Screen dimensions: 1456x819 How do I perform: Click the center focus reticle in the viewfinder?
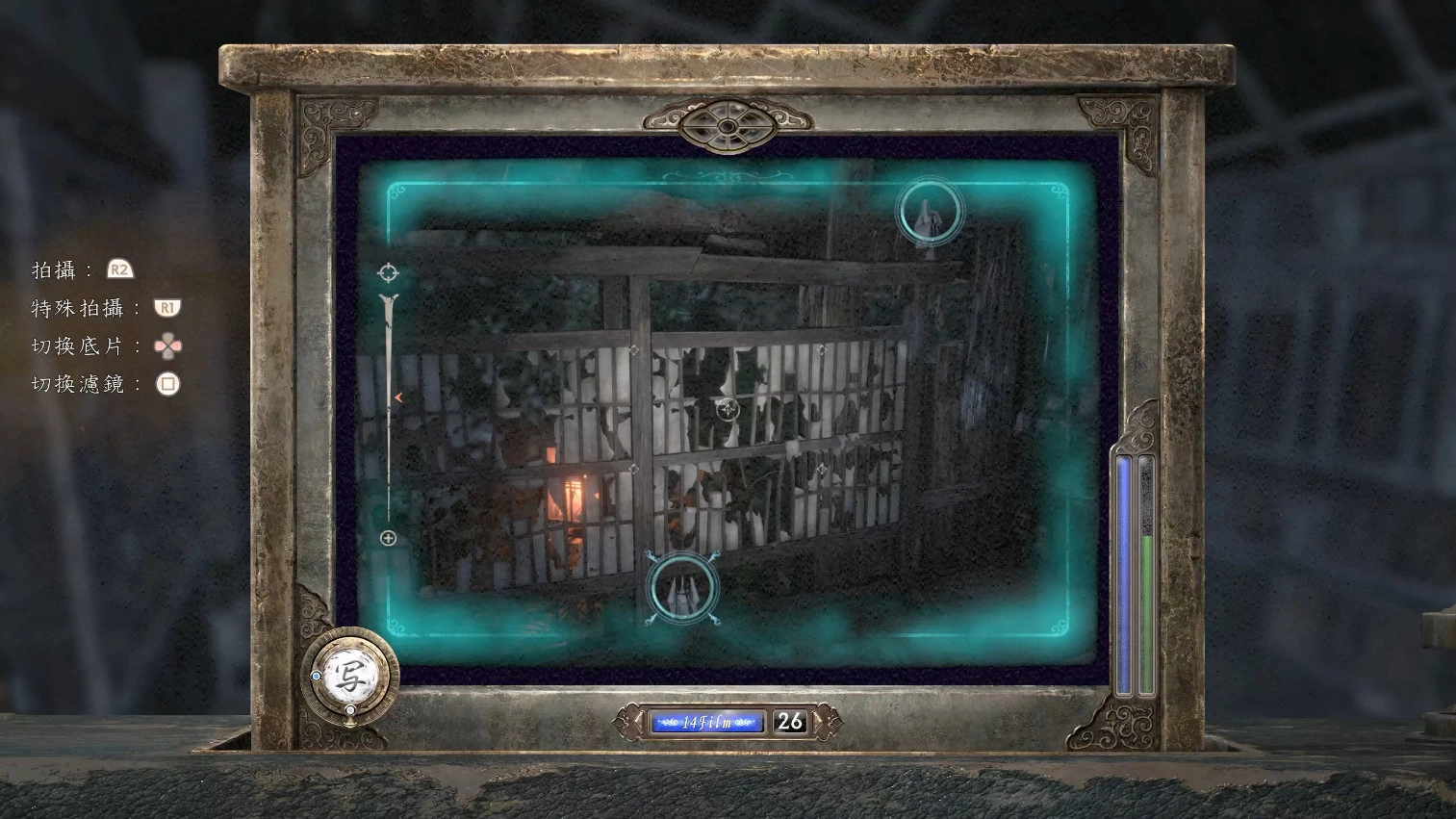728,409
